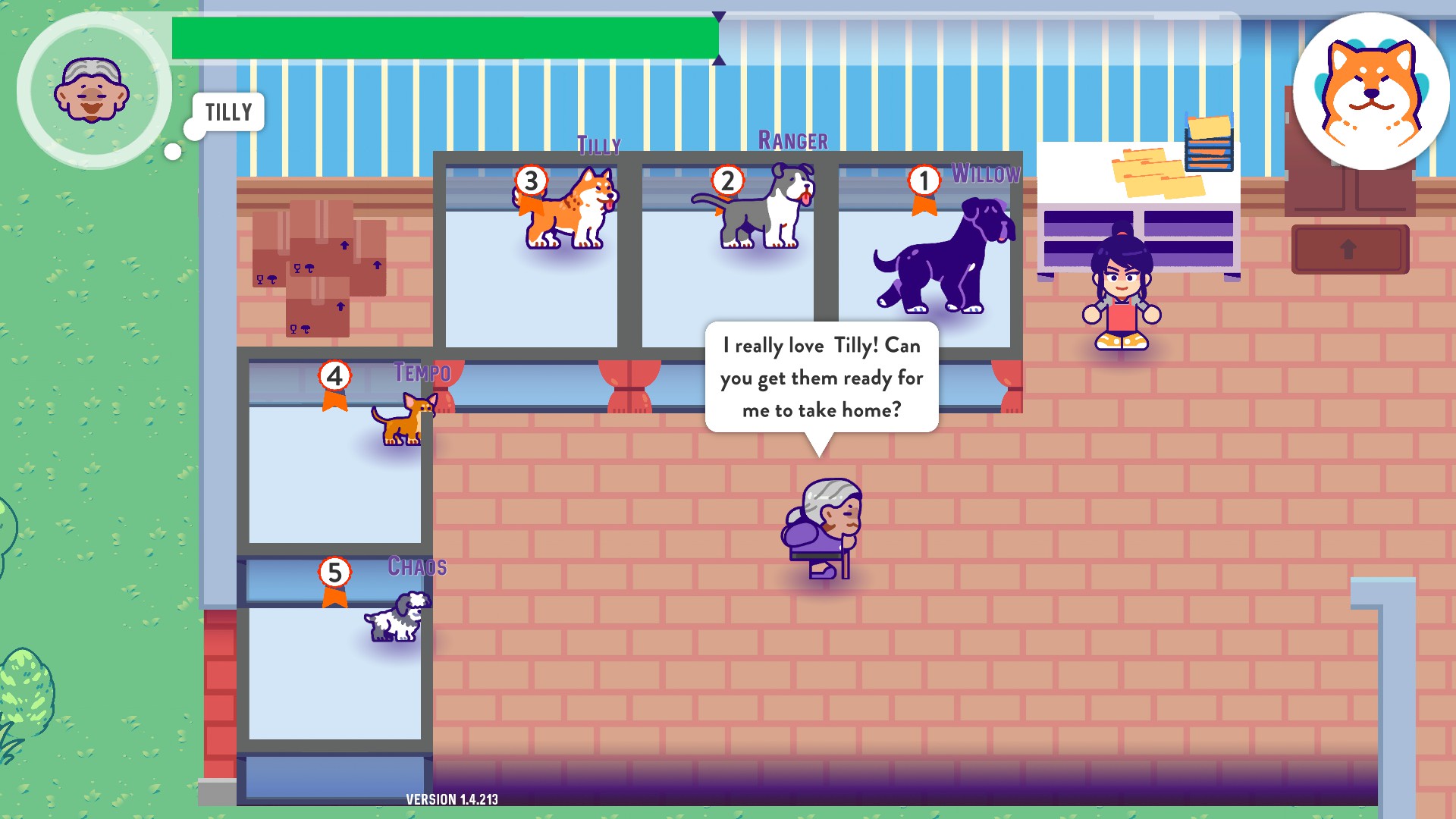
Task: Click the customer's 'I really love Tilly' speech bubble
Action: point(821,378)
